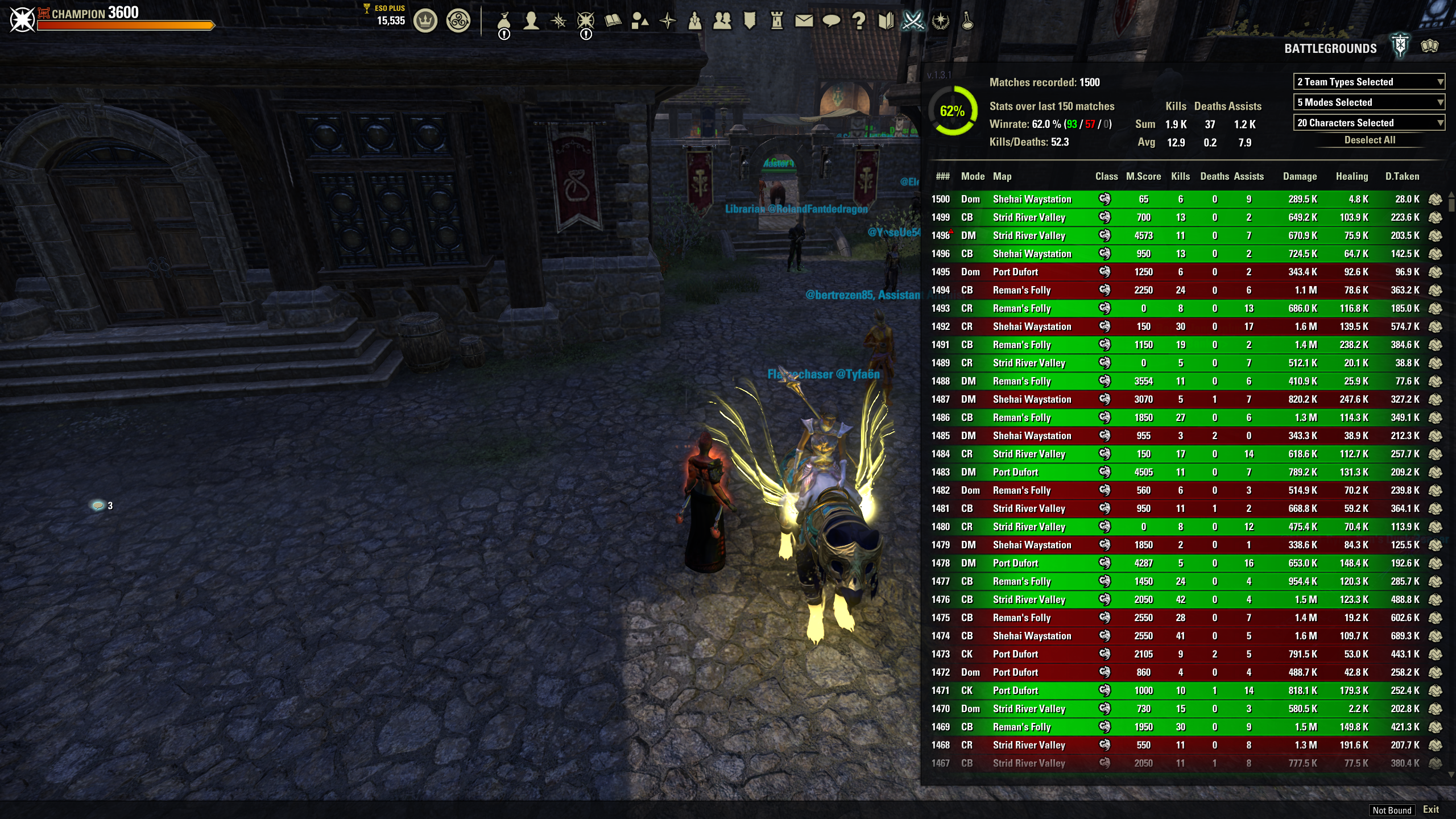Select the glowing crossed swords battlegrounds icon
The width and height of the screenshot is (1456, 819).
913,21
